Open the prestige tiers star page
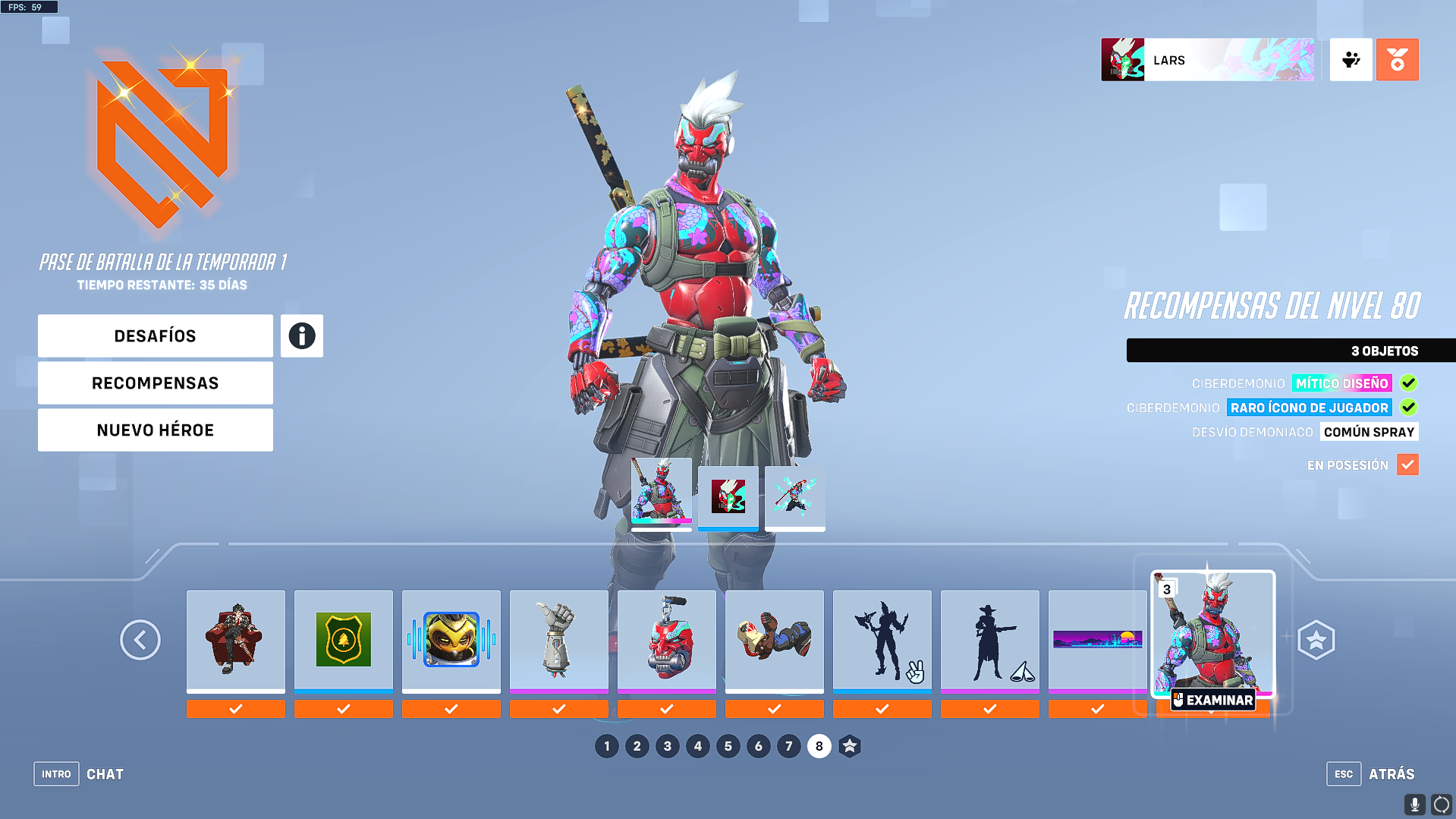 tap(849, 746)
